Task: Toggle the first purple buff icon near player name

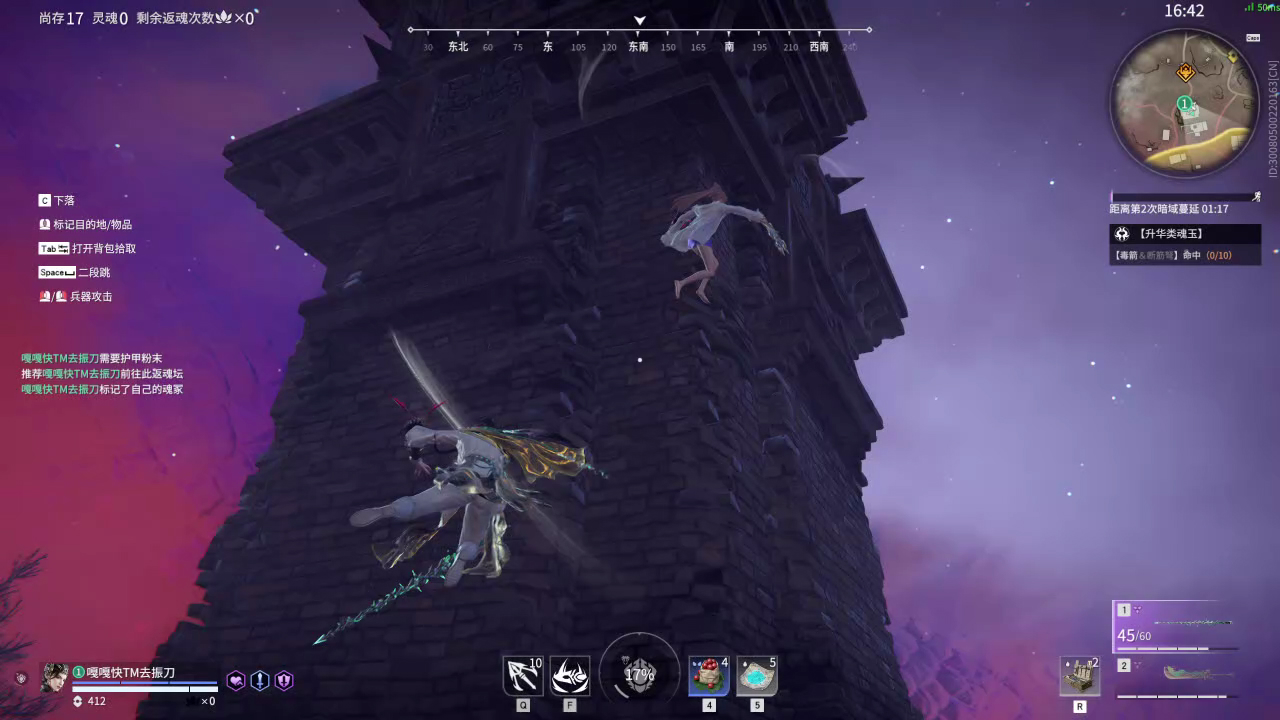Action: pos(237,680)
